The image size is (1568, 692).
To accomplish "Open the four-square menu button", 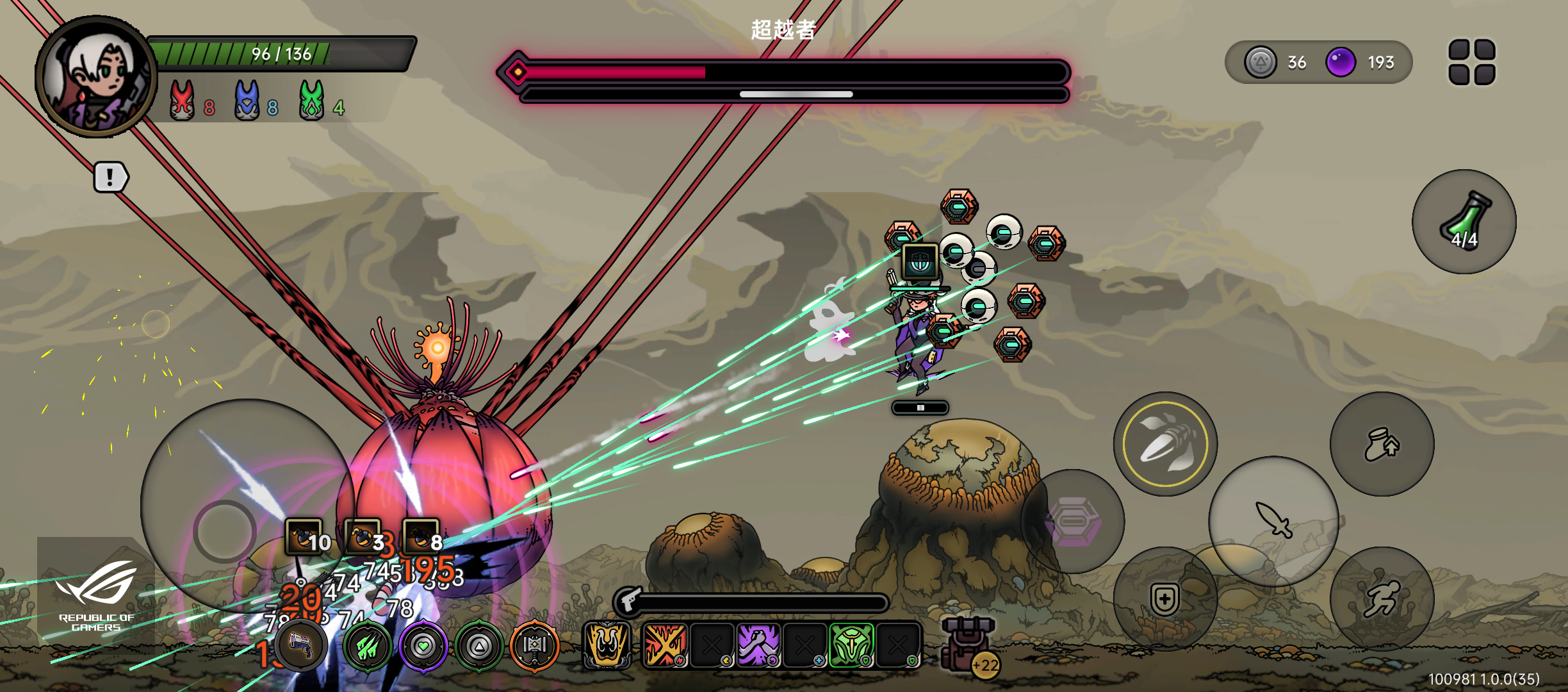I will (x=1472, y=62).
